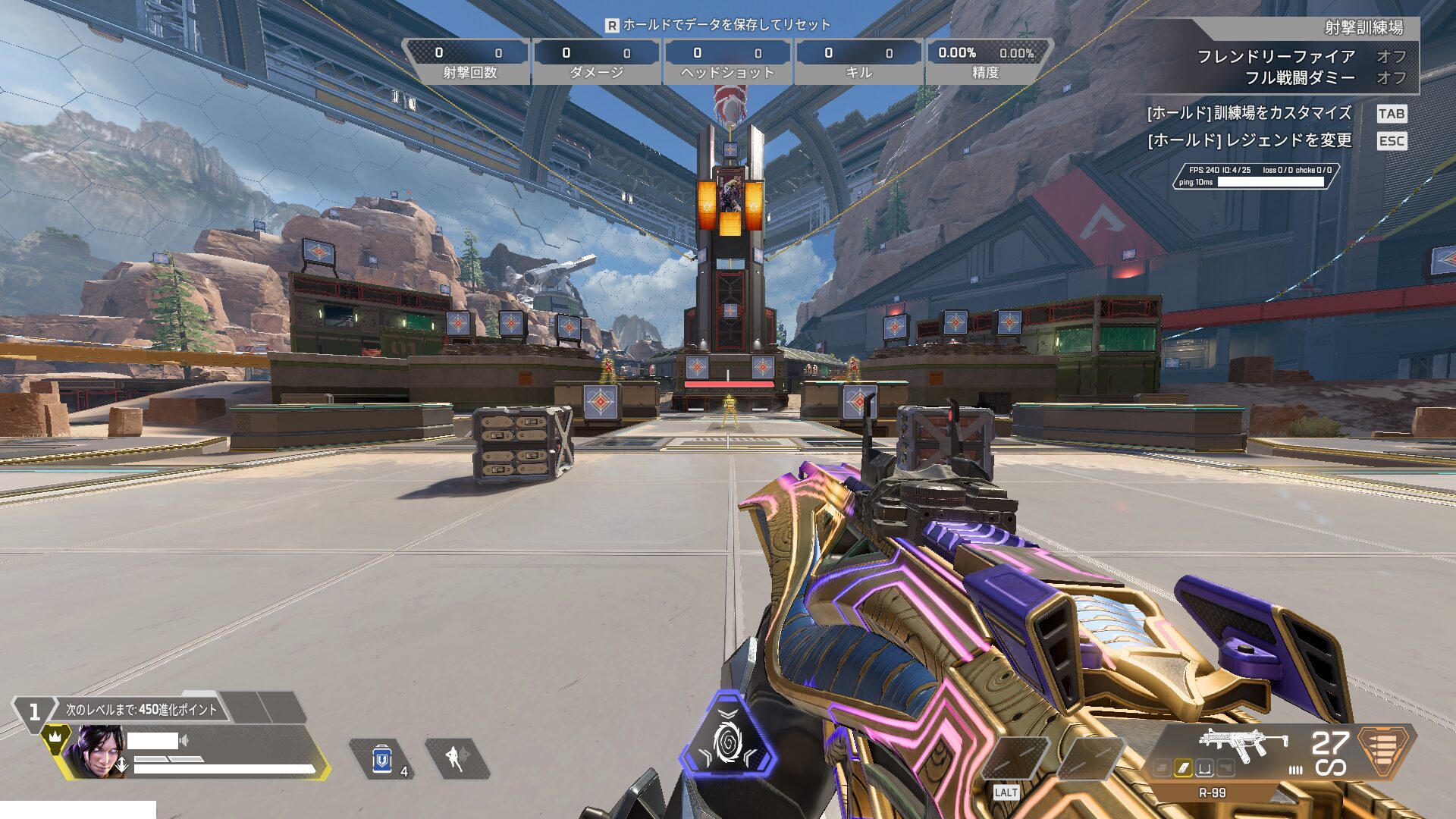This screenshot has width=1456, height=819.
Task: Activate Wraith's tactical ability icon
Action: click(x=456, y=758)
